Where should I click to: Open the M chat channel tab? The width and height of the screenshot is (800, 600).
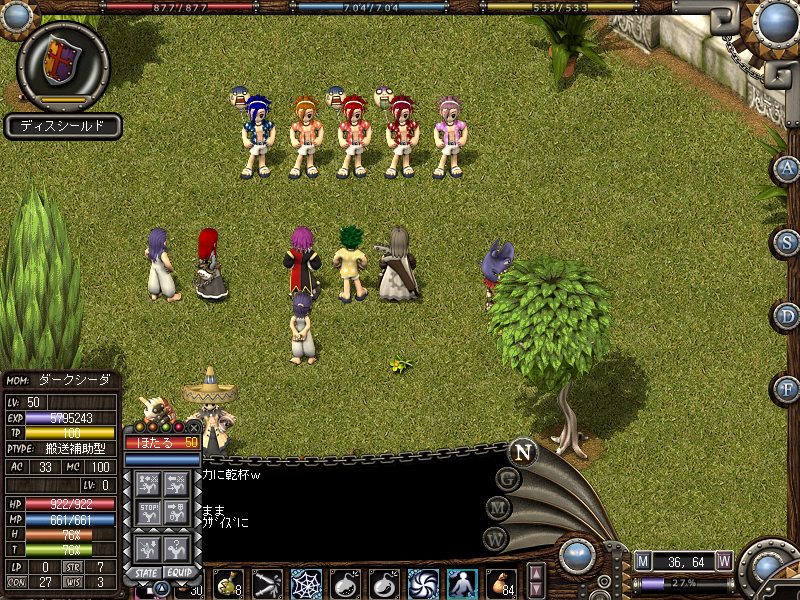coord(499,509)
